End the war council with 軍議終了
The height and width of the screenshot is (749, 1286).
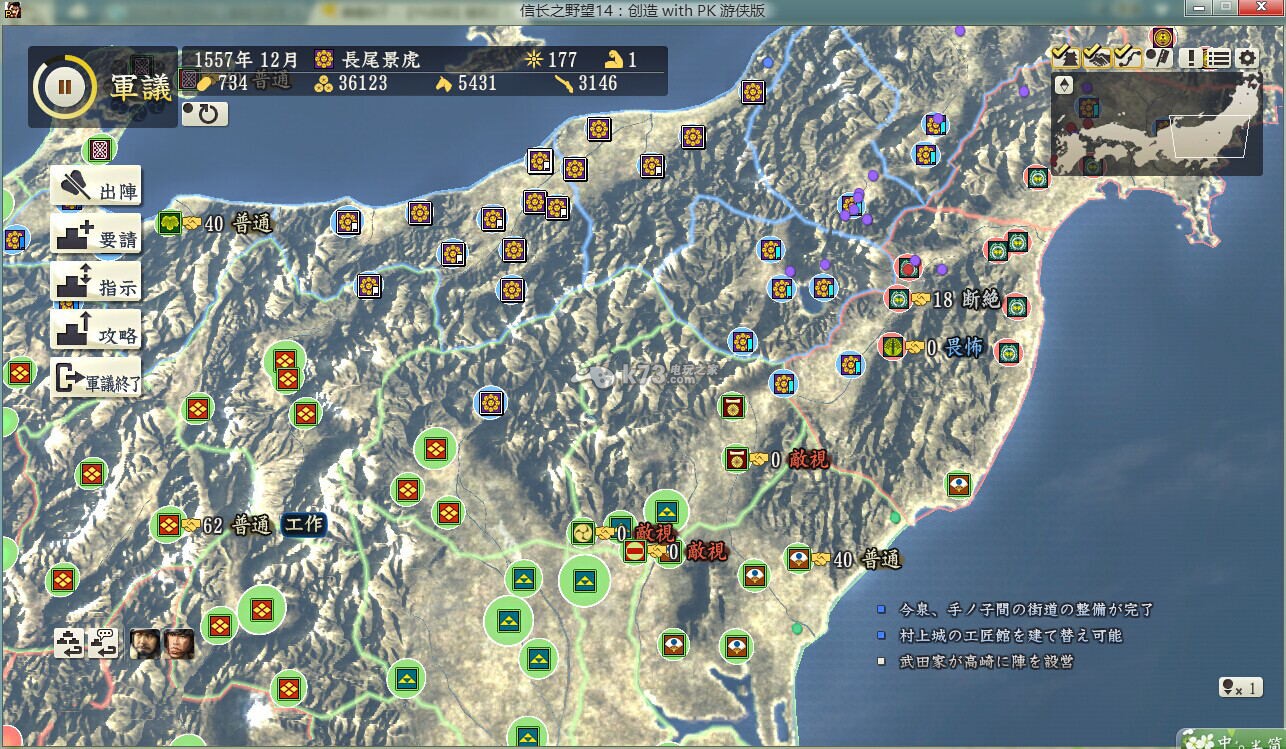point(96,379)
